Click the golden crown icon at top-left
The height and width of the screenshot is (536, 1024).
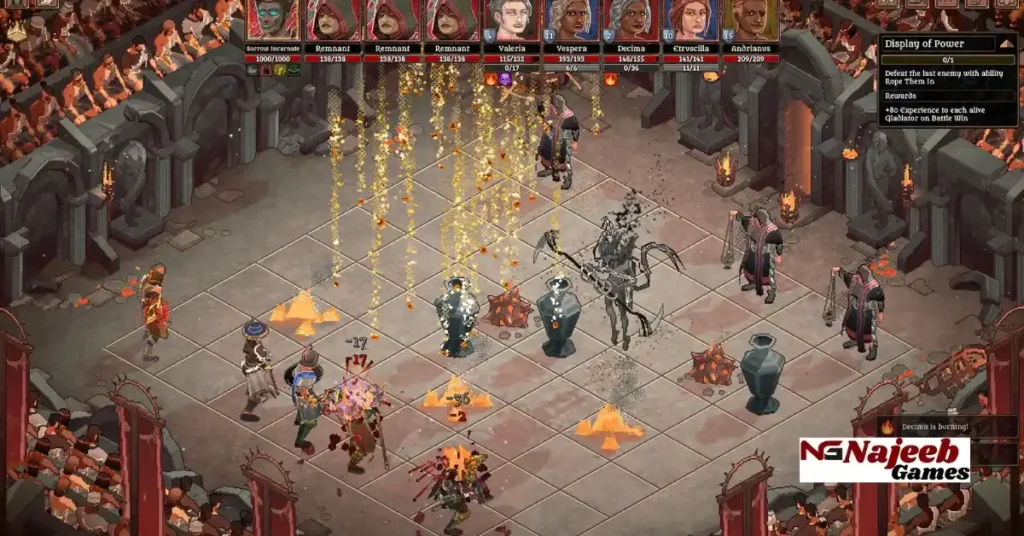click(17, 30)
